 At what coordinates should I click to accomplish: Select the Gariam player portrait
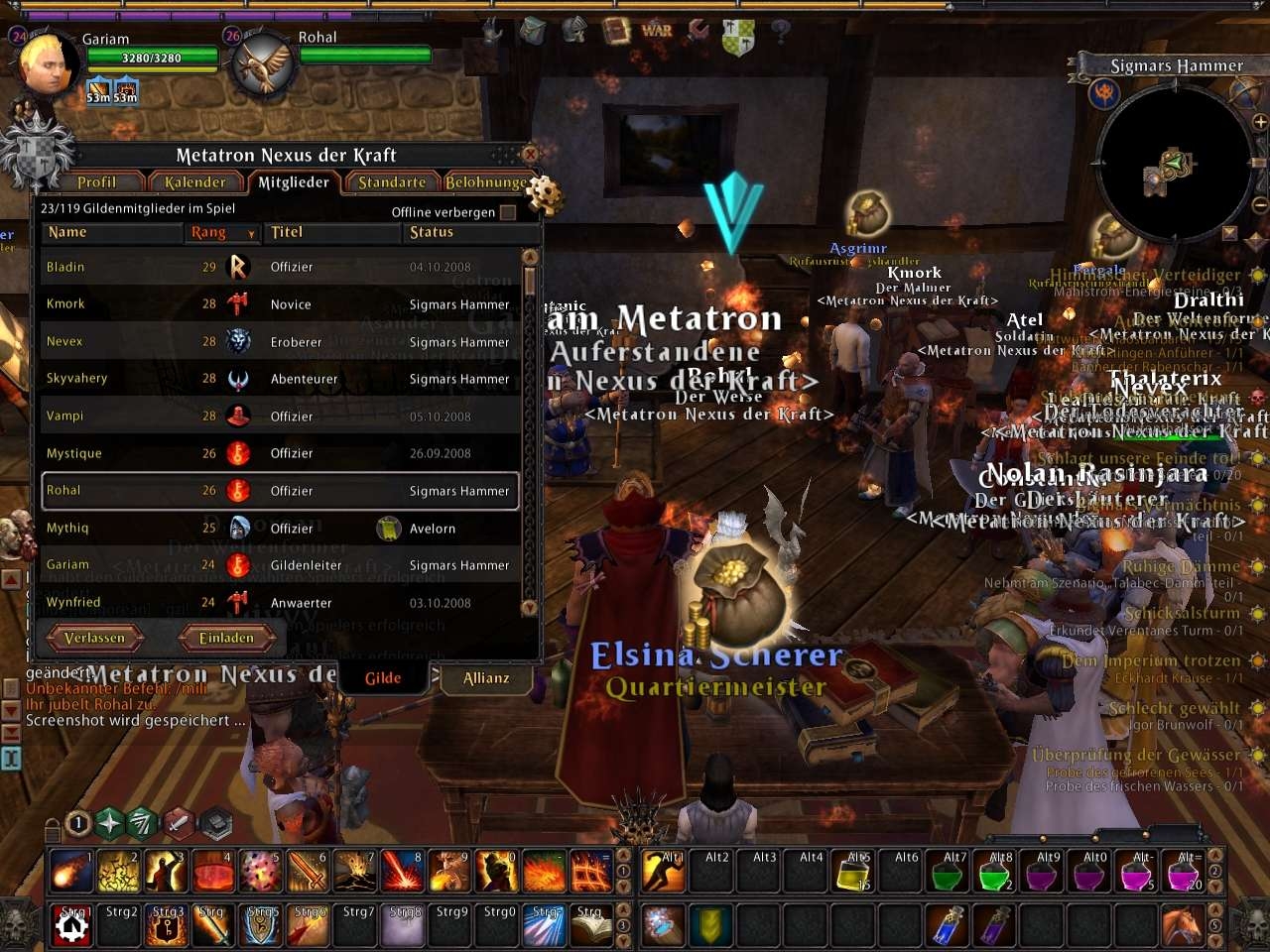pyautogui.click(x=47, y=62)
